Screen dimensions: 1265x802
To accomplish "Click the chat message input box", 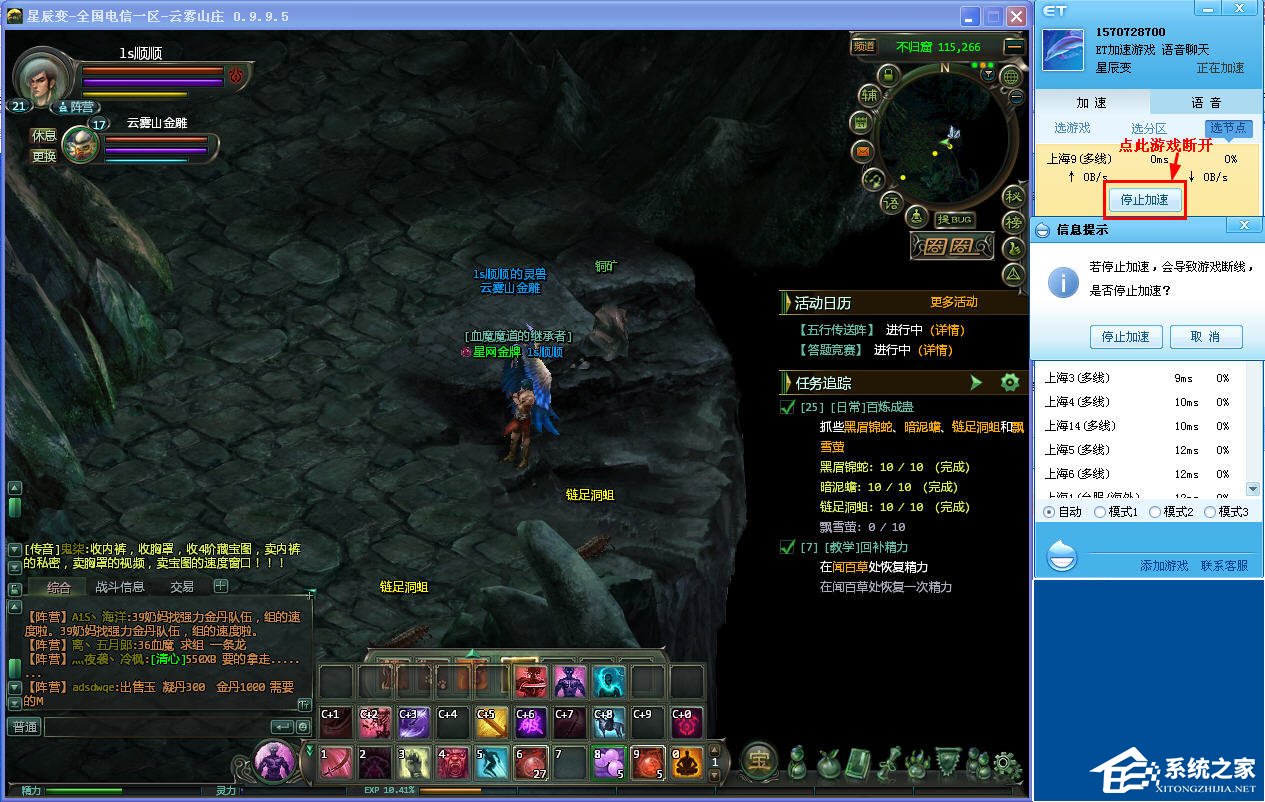I will tap(155, 727).
